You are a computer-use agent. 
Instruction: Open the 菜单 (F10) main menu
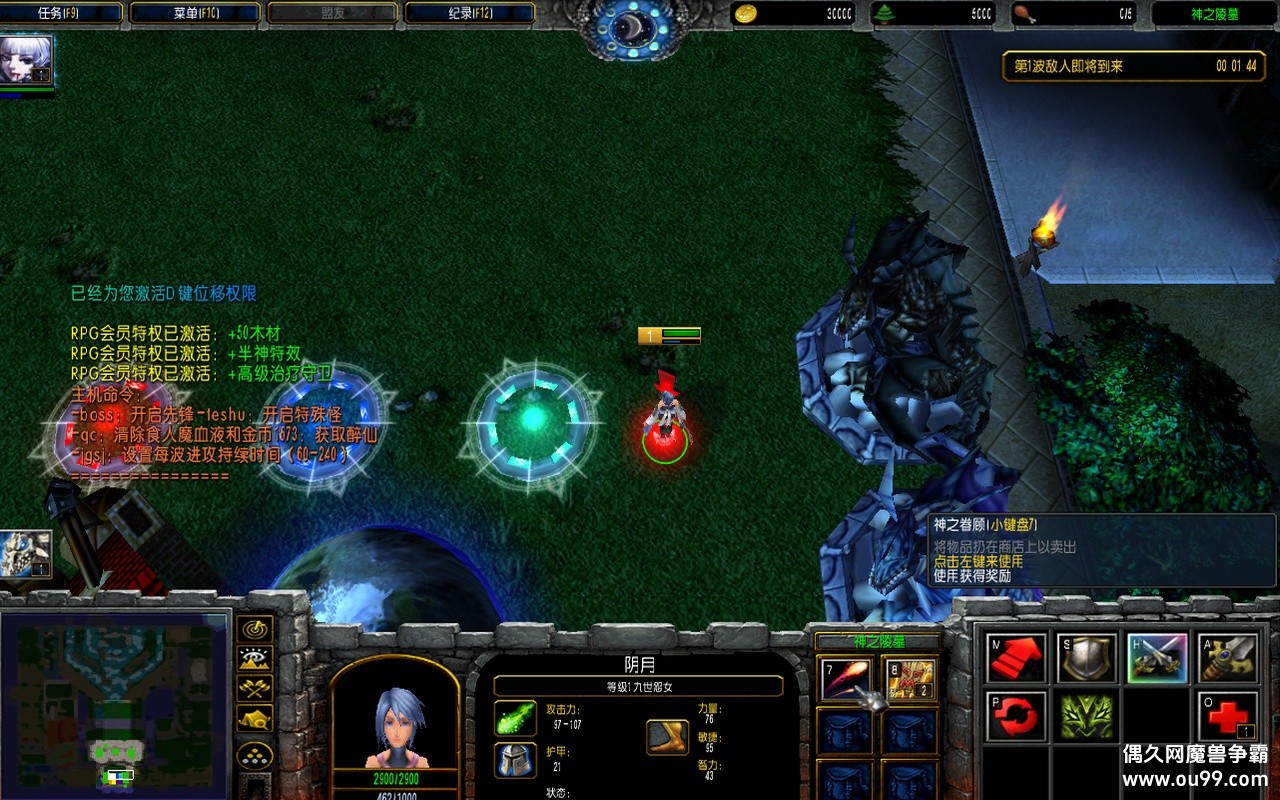click(196, 13)
